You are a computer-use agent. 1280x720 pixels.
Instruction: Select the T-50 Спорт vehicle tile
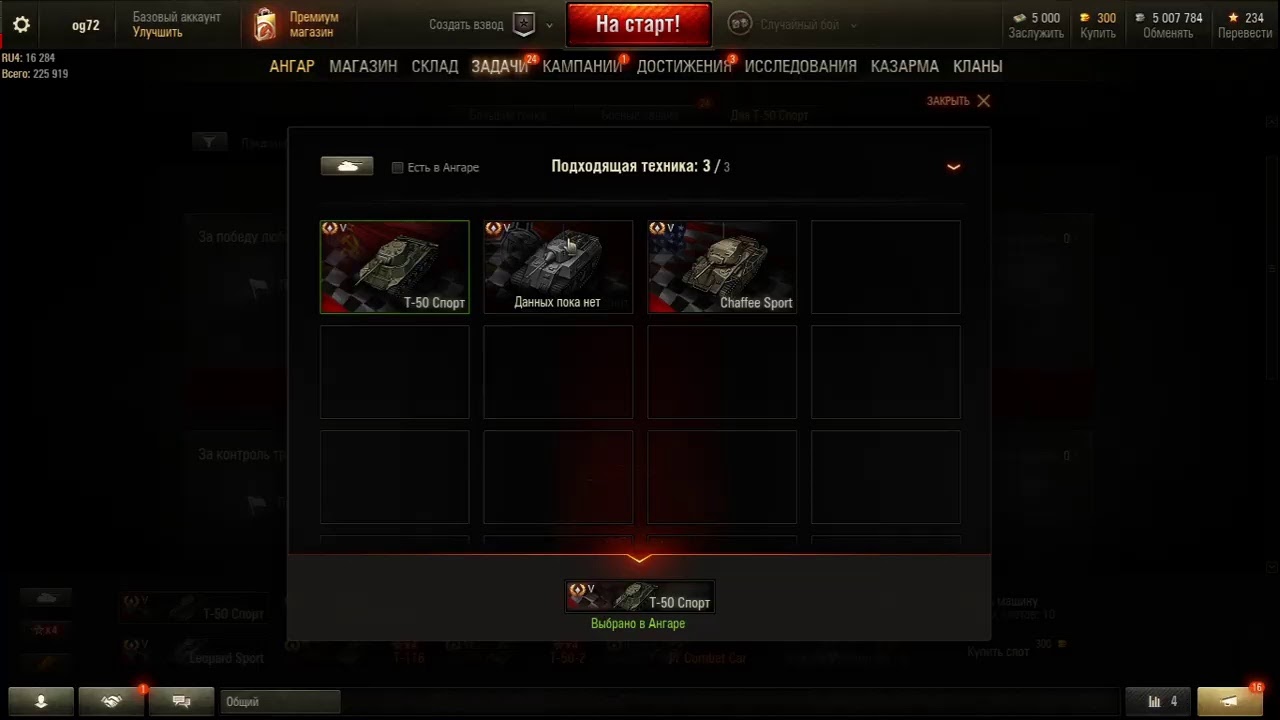[394, 267]
